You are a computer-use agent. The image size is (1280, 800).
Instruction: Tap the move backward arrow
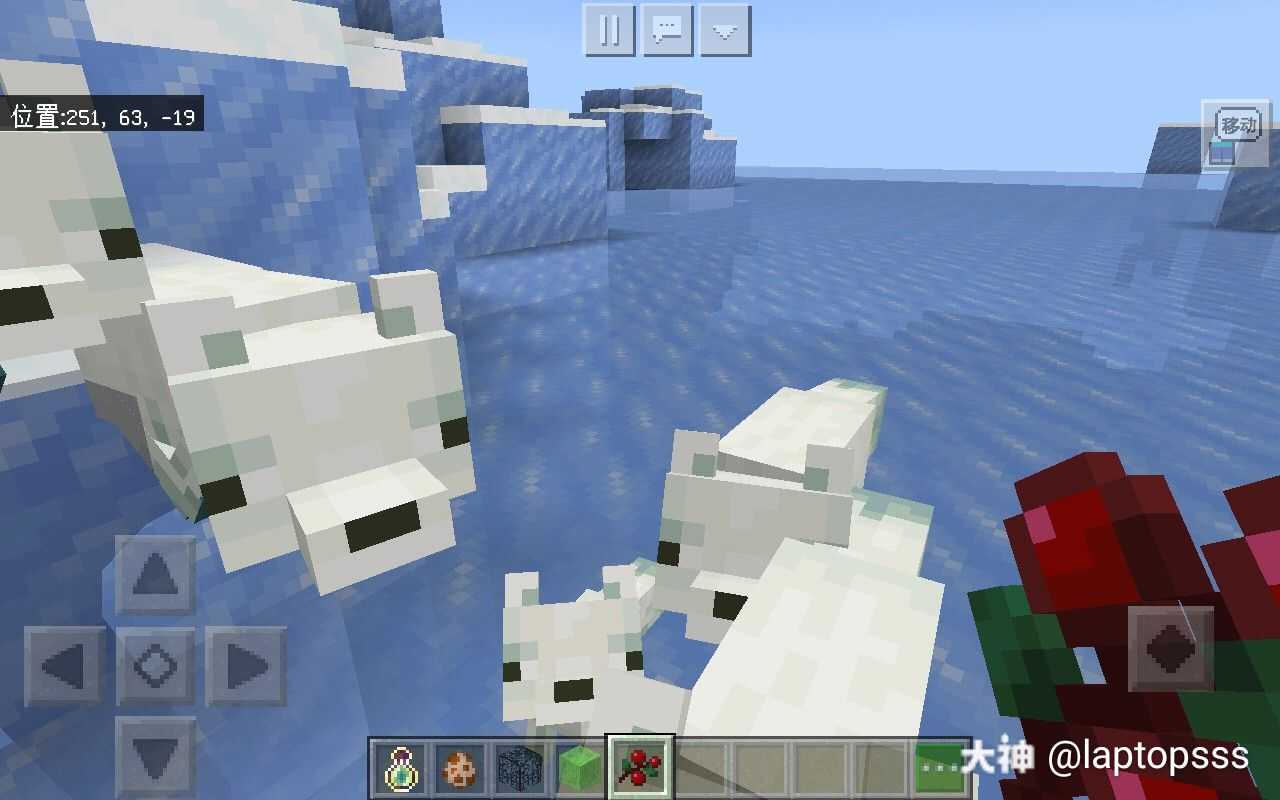click(x=155, y=755)
